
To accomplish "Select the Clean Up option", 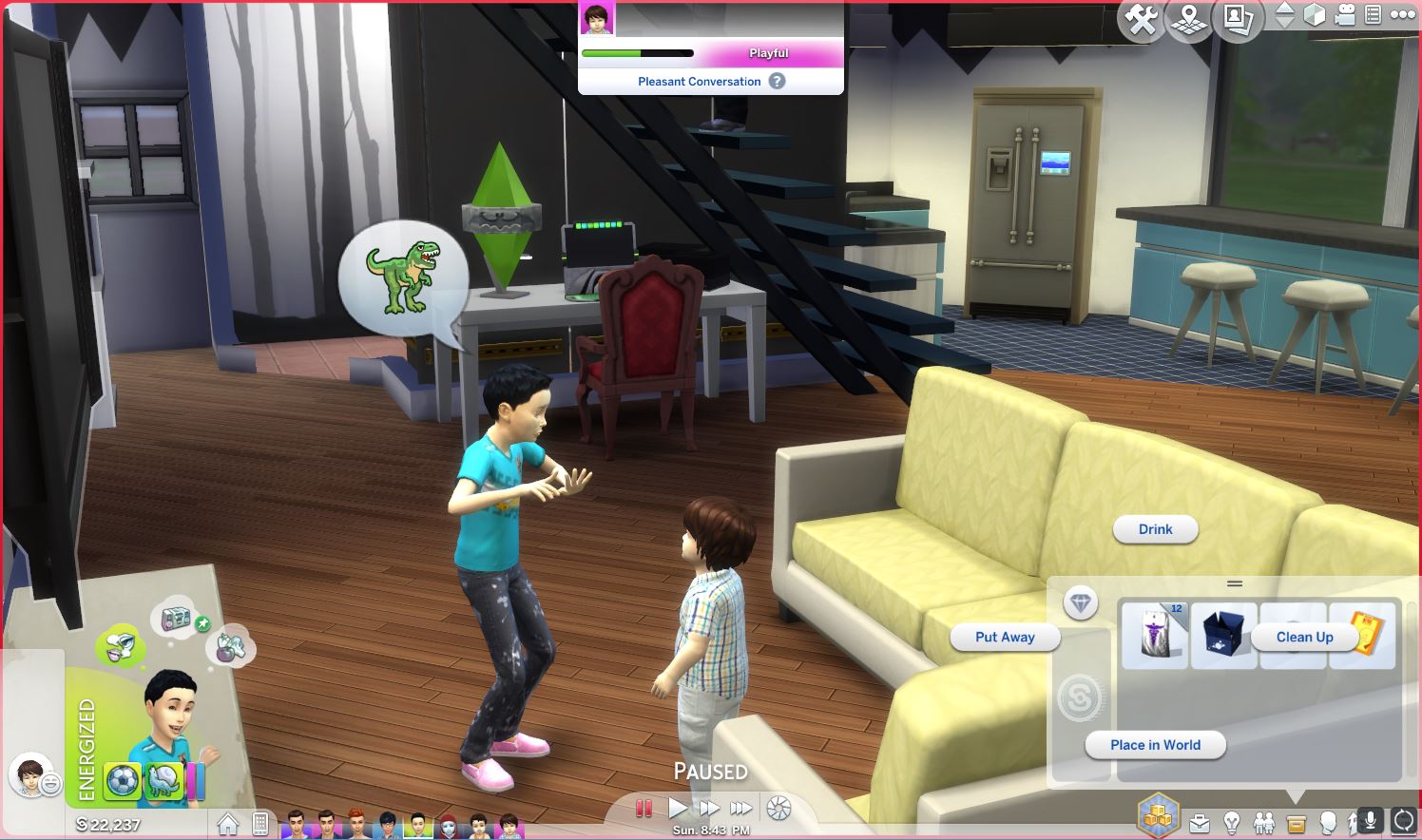I will pos(1304,638).
